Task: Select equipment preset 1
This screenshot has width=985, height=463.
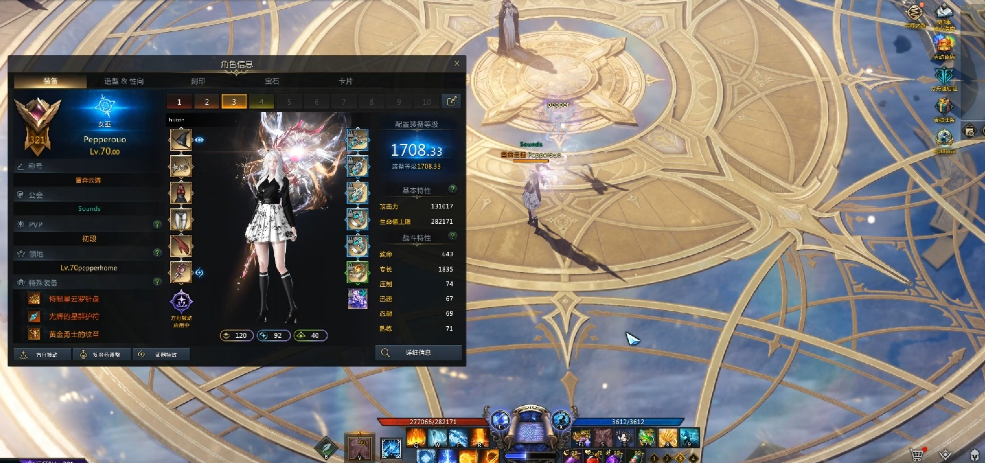Action: pos(179,101)
